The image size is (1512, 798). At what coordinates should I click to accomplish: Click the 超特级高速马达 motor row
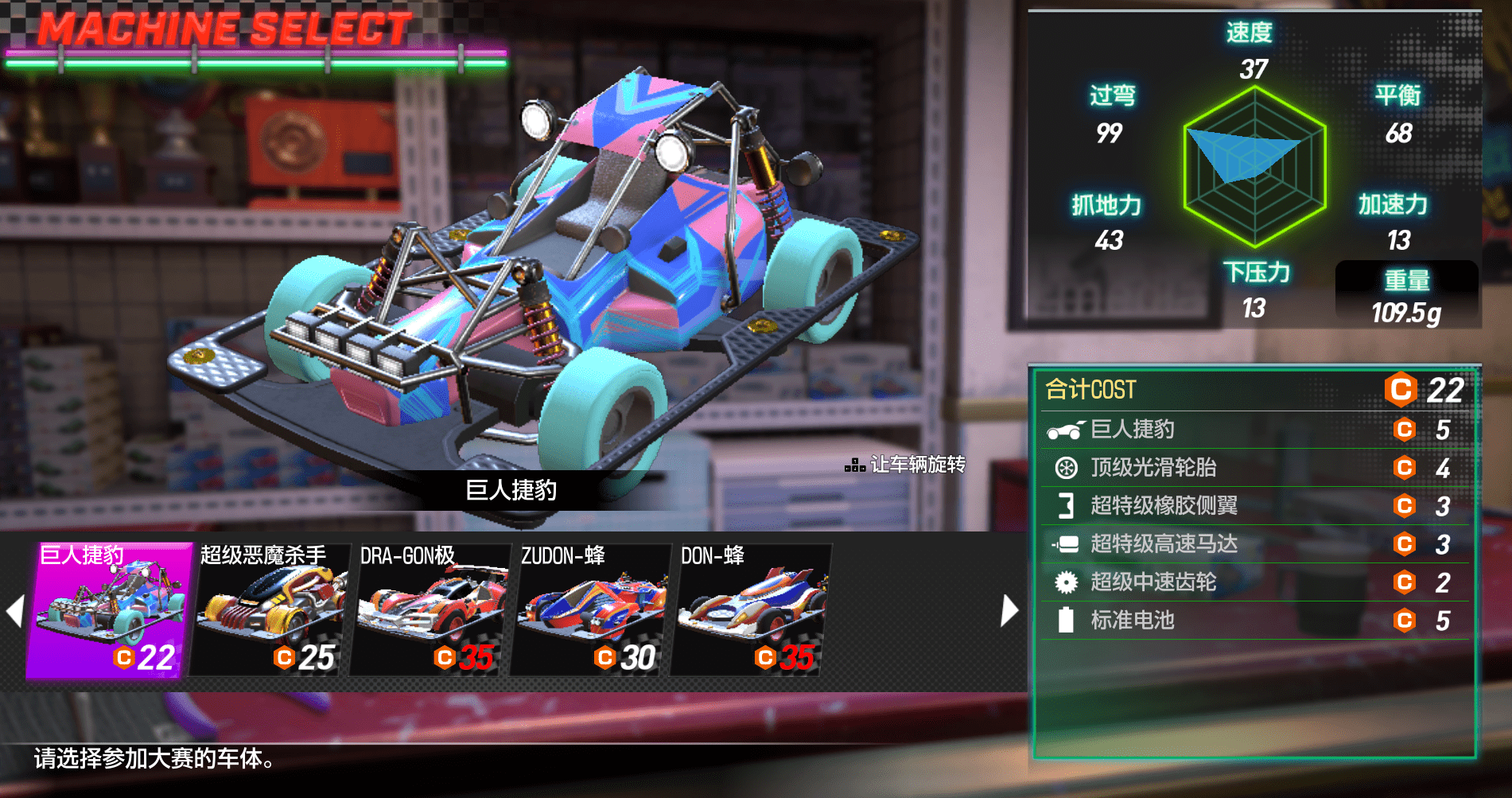click(1254, 544)
